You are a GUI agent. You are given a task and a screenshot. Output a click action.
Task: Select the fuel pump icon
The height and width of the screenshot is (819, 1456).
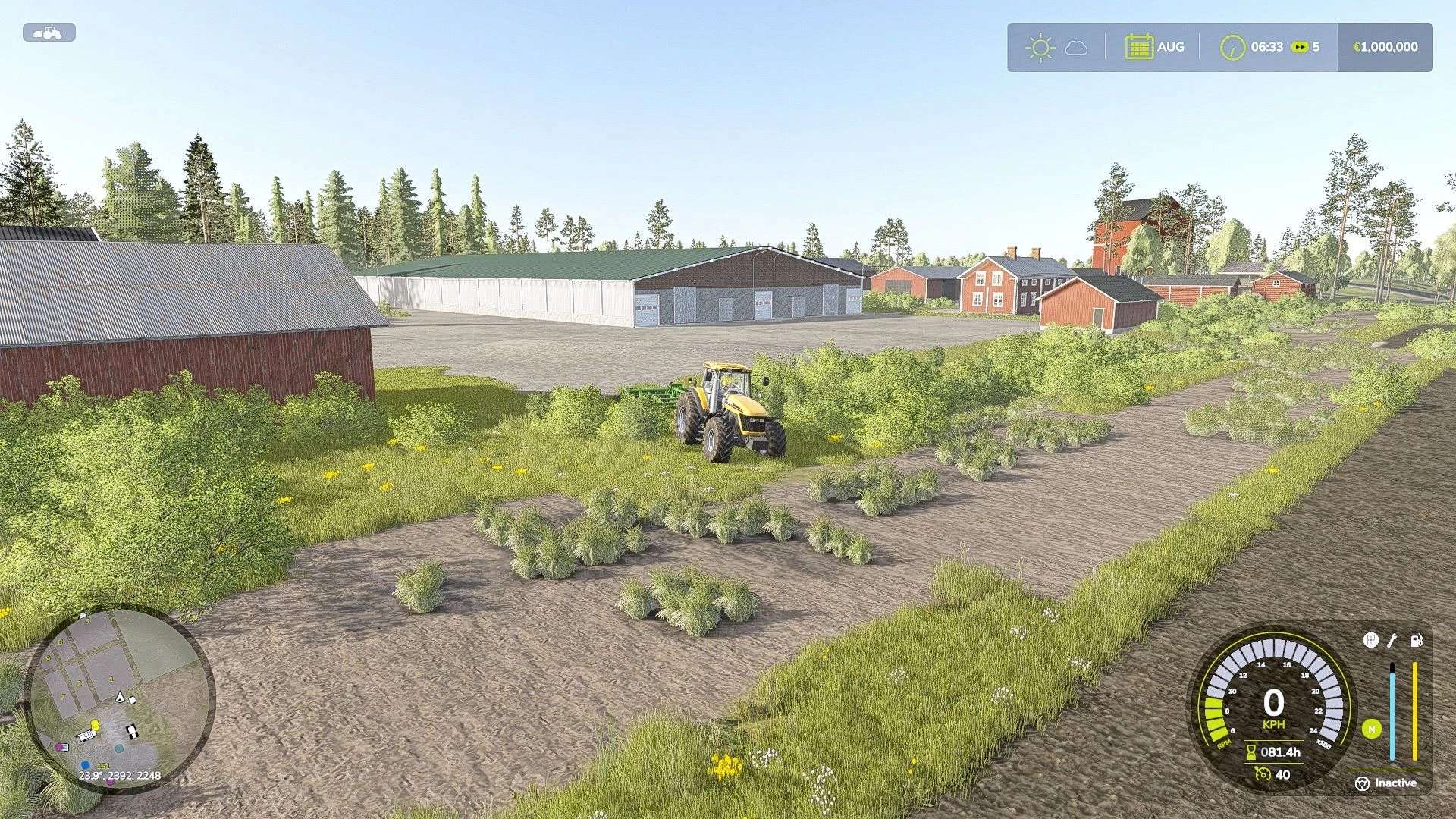coord(1416,641)
